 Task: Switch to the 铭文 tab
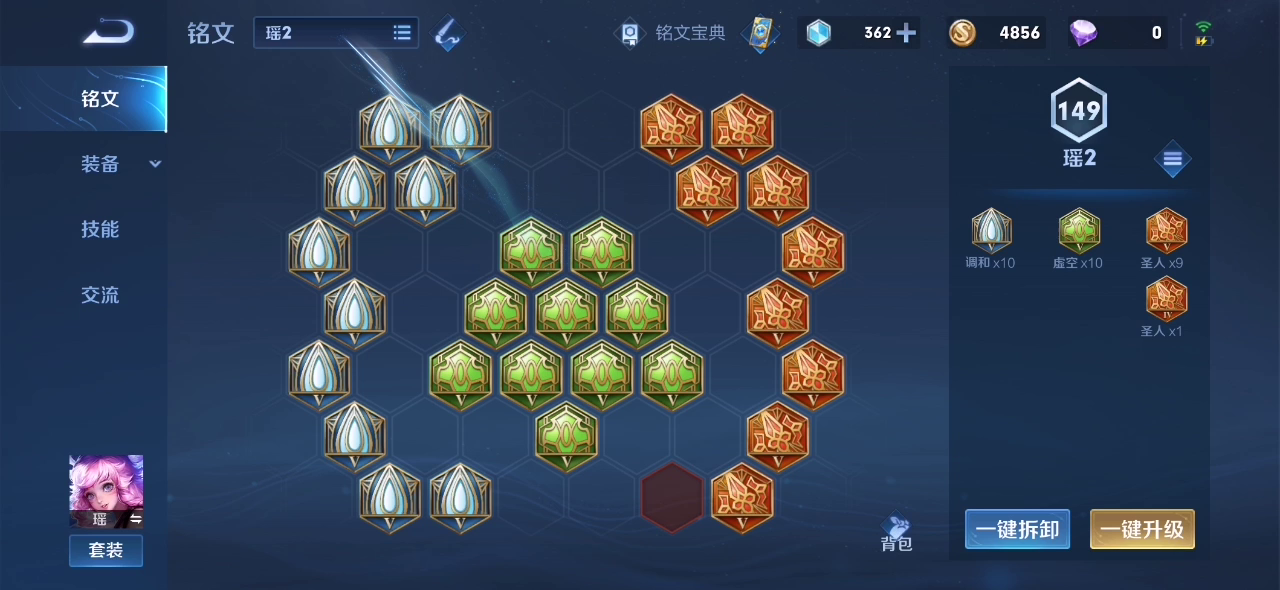(x=100, y=99)
